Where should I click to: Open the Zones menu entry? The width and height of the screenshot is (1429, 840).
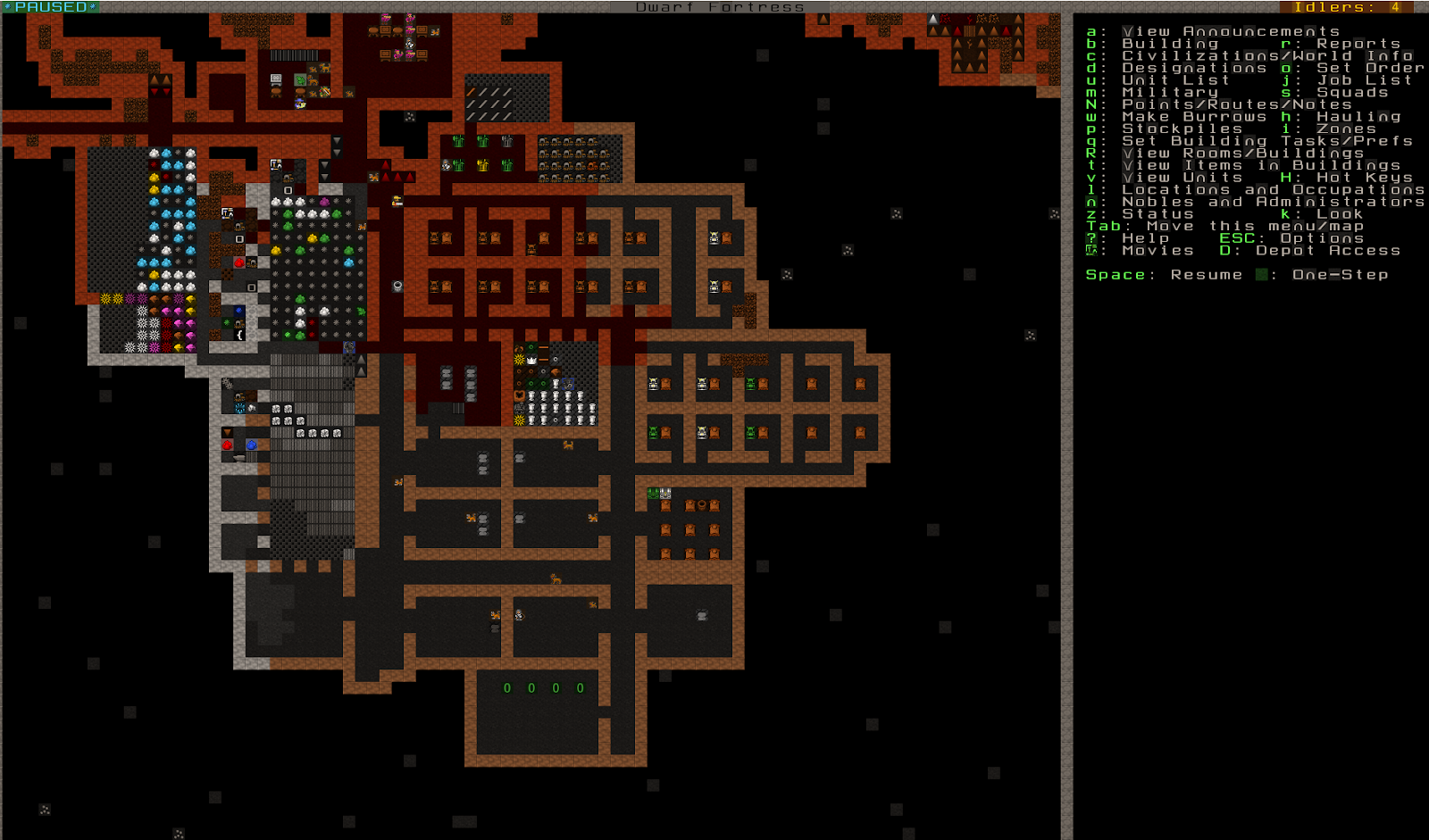click(x=1345, y=129)
